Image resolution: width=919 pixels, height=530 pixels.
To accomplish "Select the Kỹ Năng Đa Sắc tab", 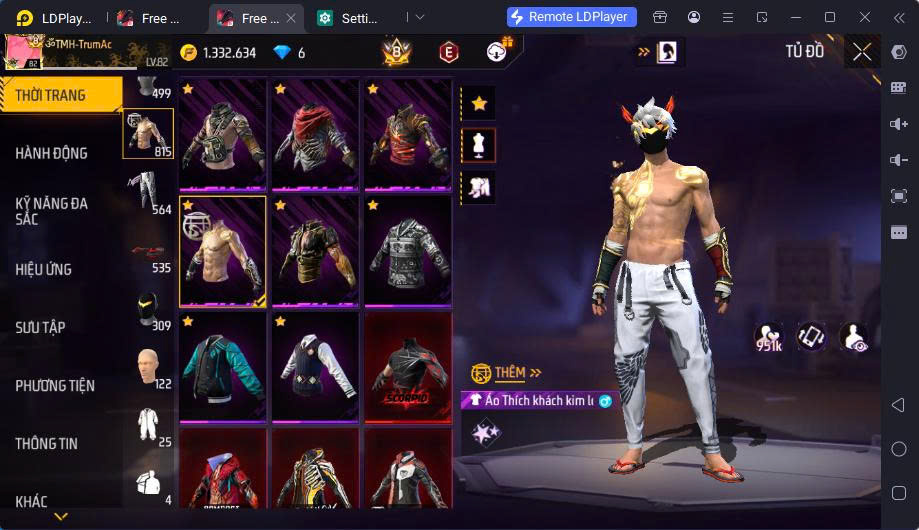I will pos(52,210).
